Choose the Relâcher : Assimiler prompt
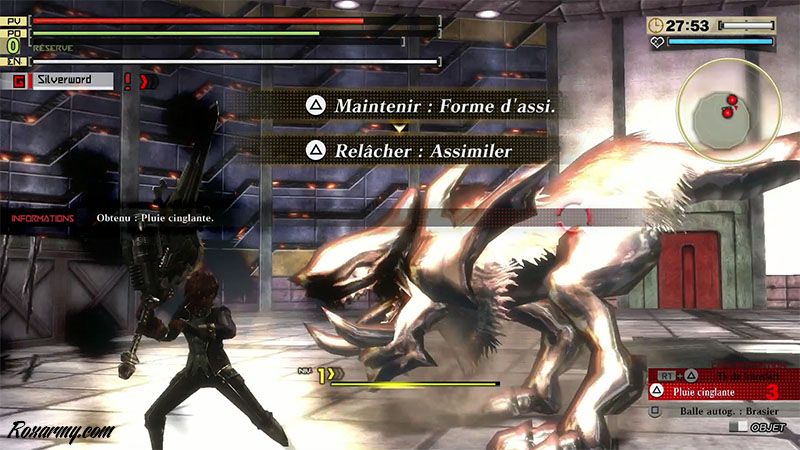 pos(410,150)
